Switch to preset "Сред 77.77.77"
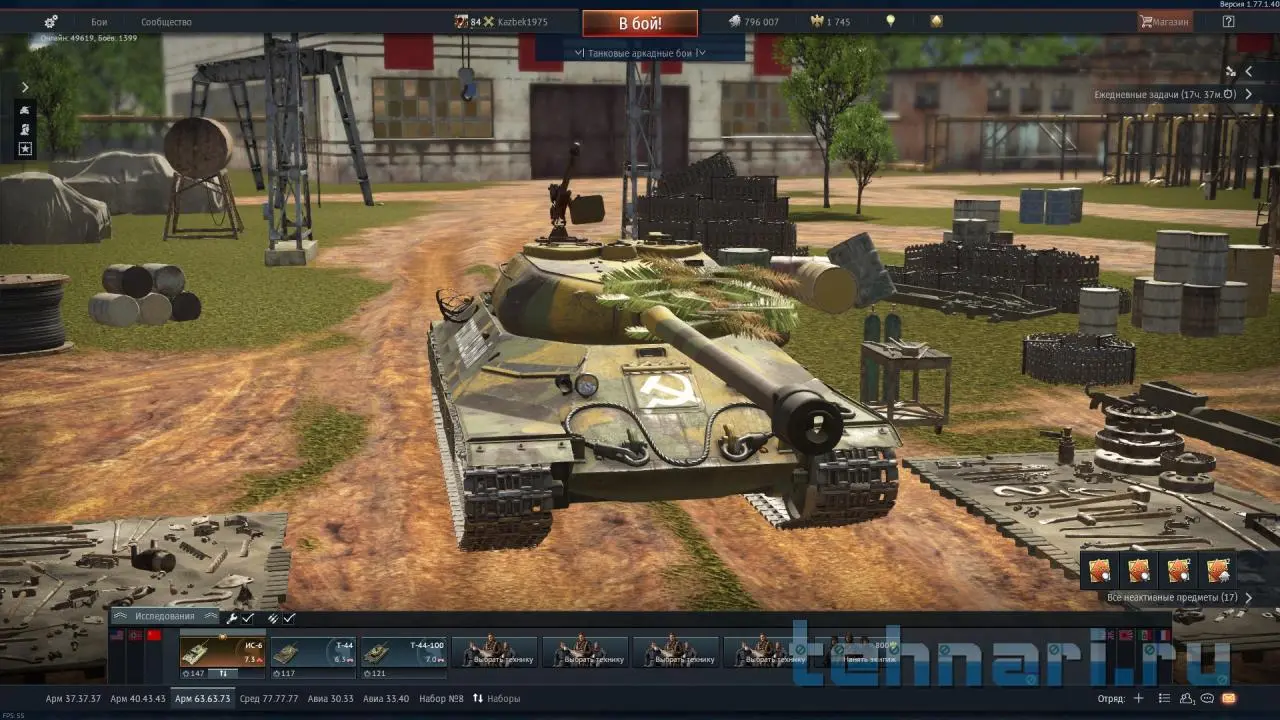The width and height of the screenshot is (1280, 720). pos(269,698)
